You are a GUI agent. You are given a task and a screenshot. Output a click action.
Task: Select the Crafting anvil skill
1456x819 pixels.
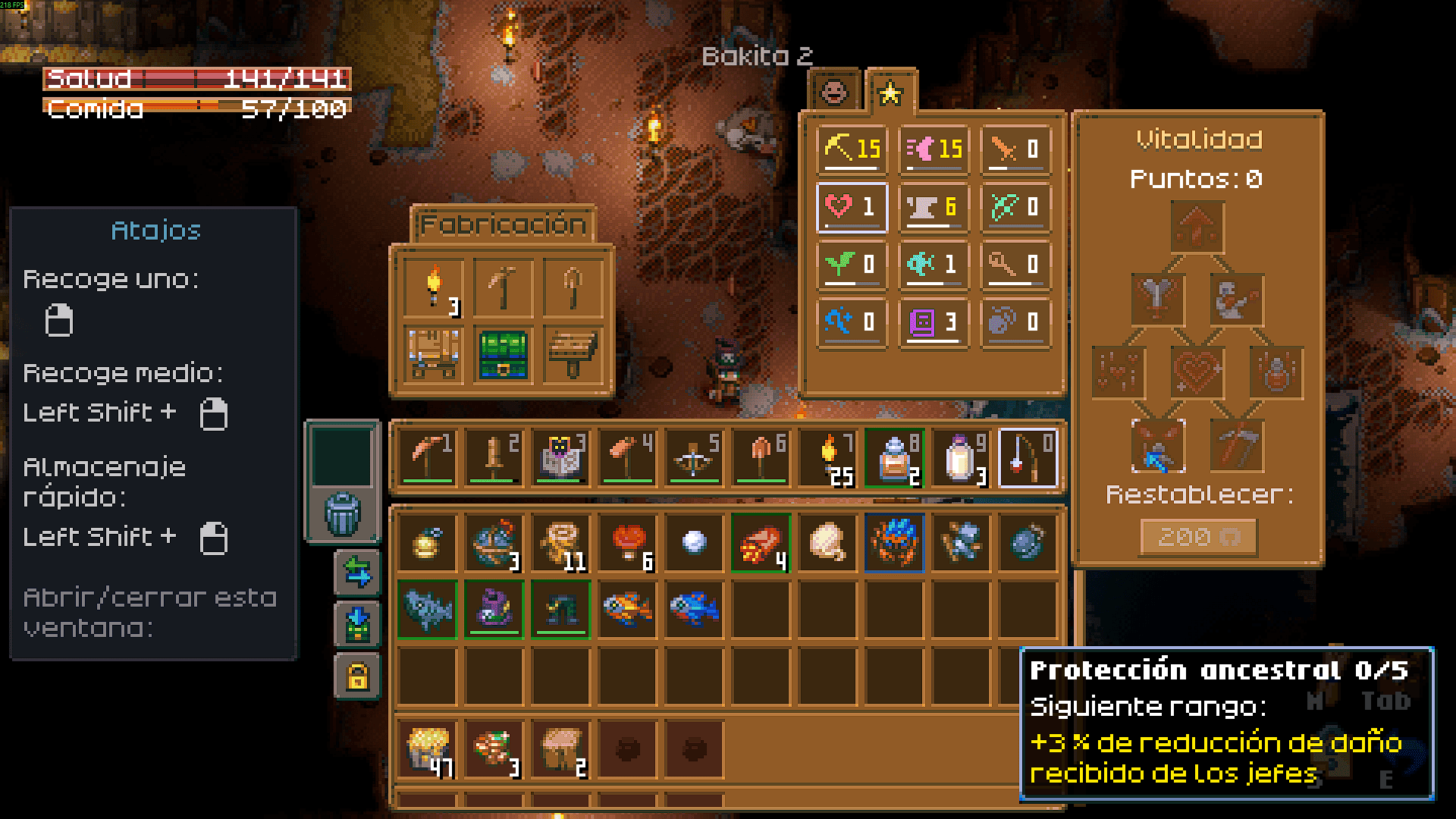point(934,206)
